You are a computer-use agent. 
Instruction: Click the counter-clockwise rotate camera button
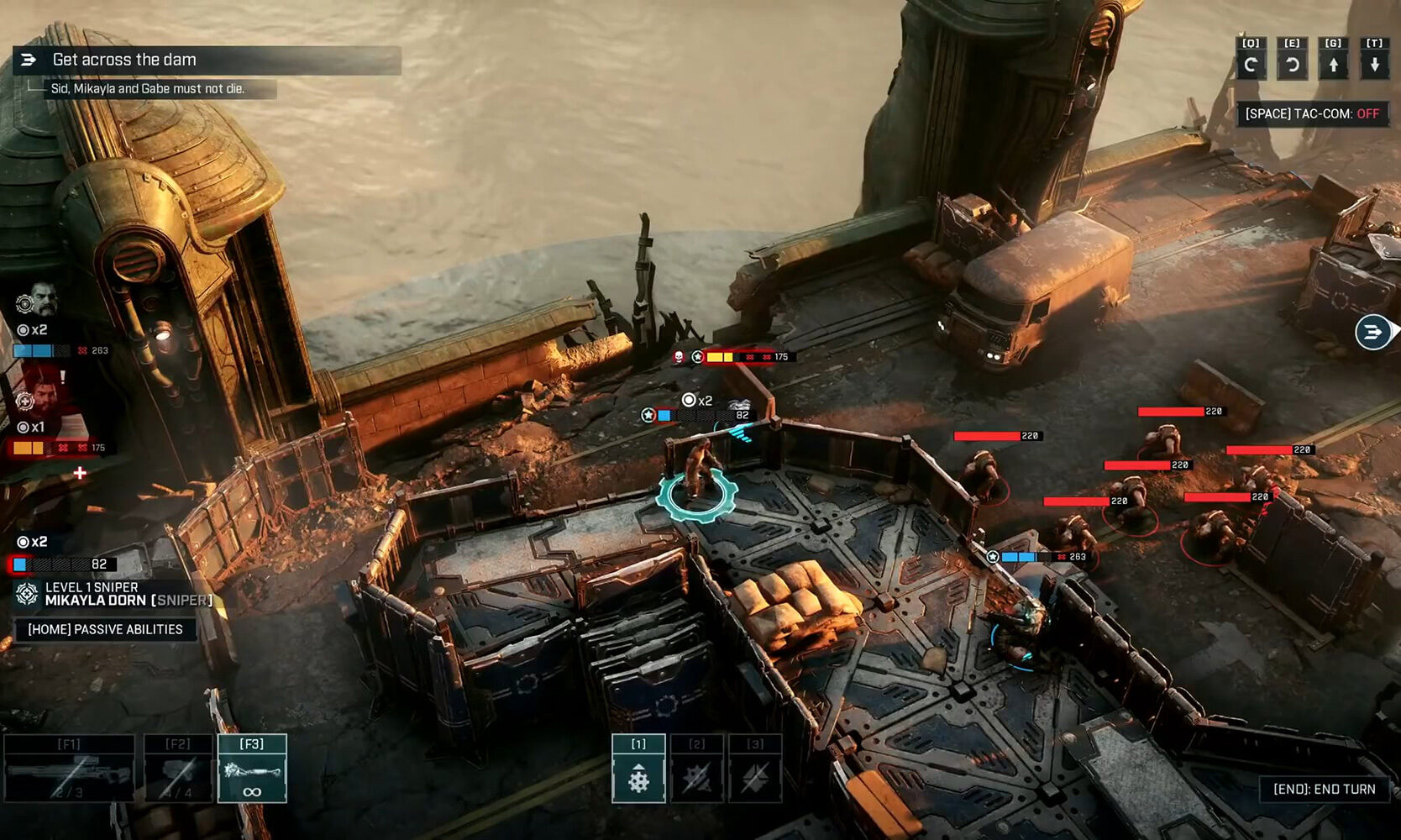1292,64
